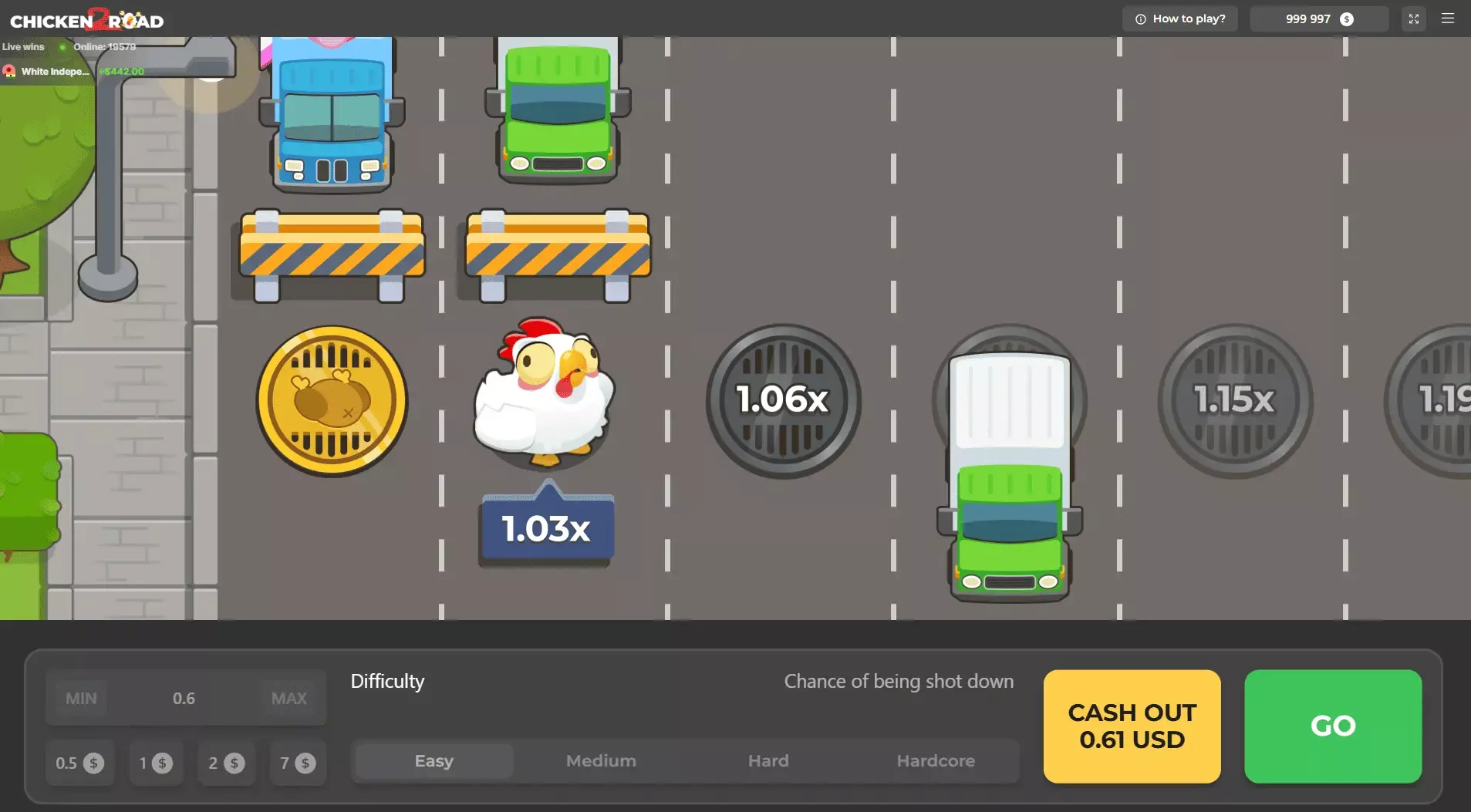
Task: Select Easy difficulty
Action: pyautogui.click(x=433, y=760)
